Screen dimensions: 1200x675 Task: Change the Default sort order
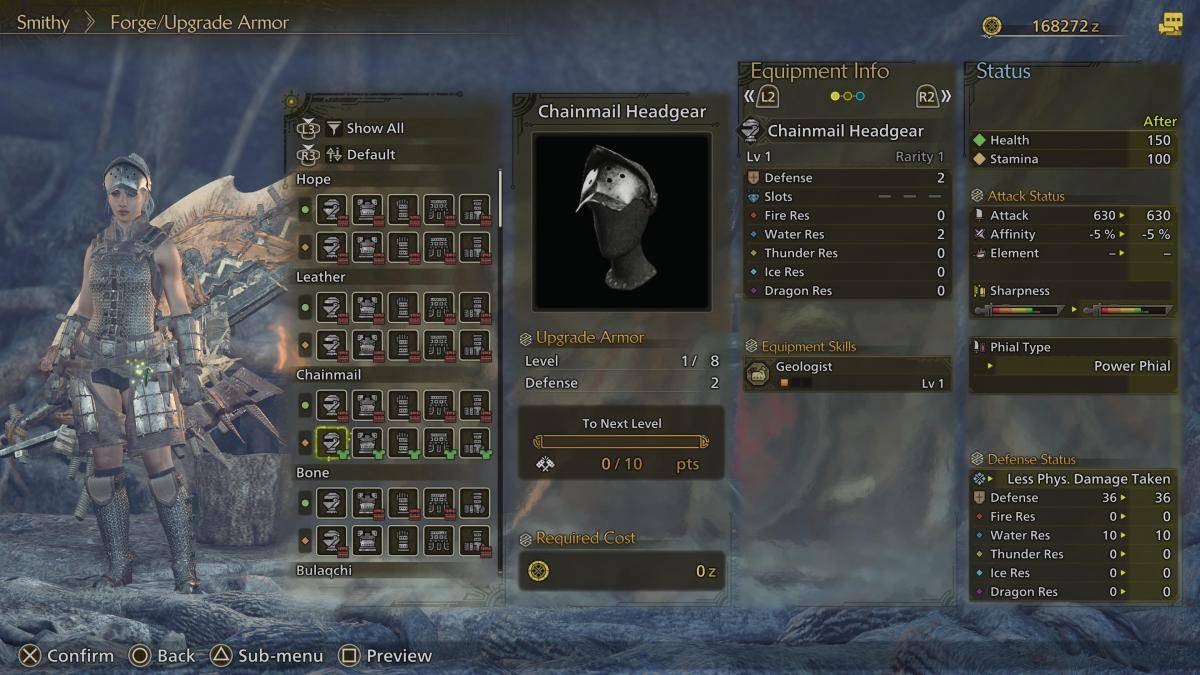tap(370, 155)
